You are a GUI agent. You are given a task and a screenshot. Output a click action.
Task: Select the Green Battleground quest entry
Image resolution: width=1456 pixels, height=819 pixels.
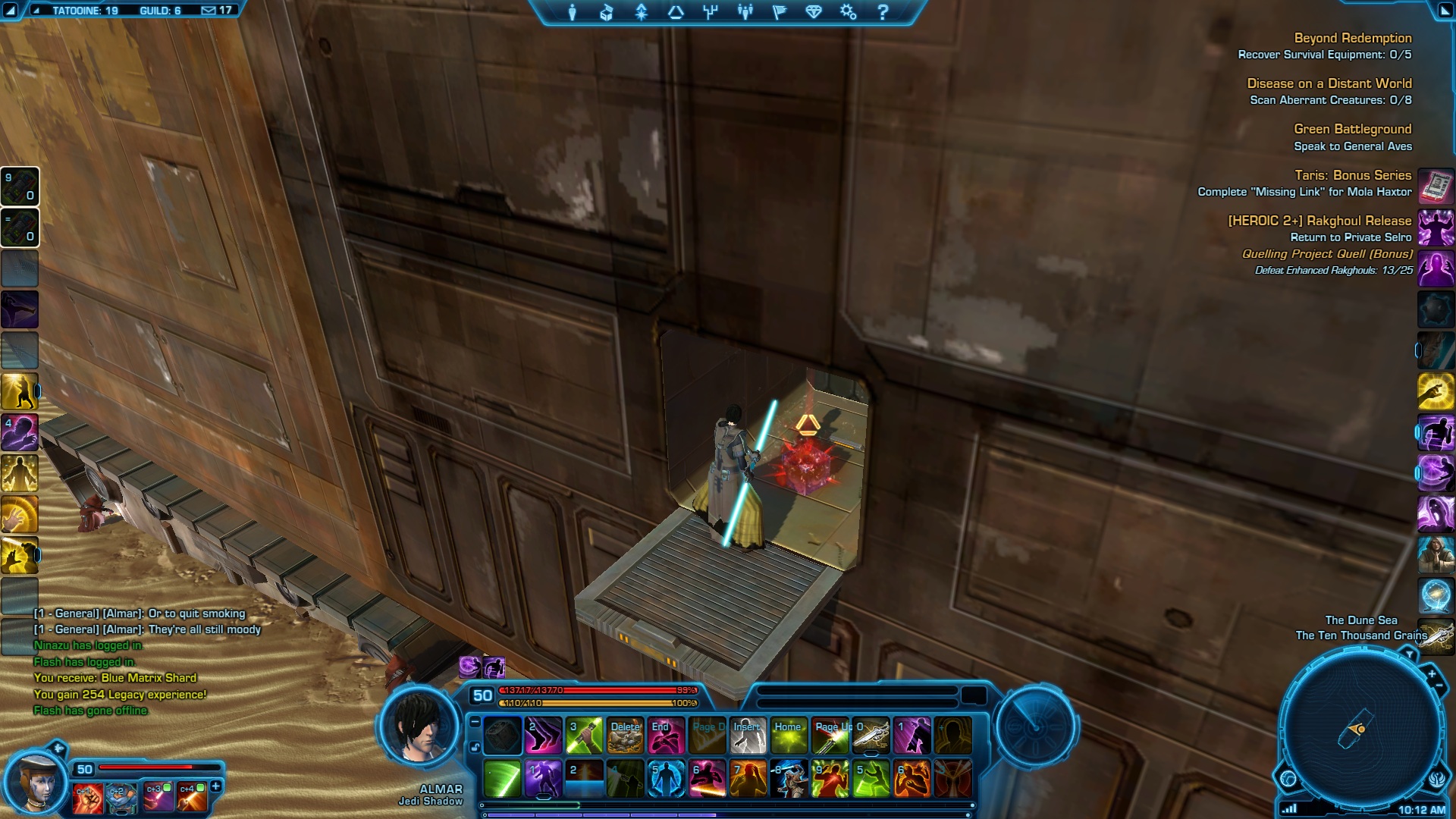[1352, 130]
